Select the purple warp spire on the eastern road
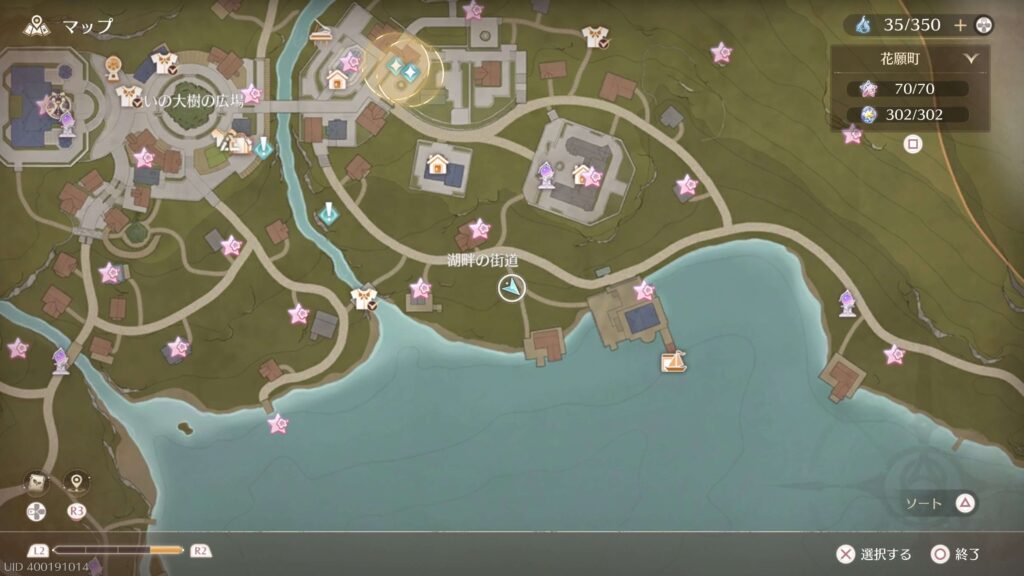1024x576 pixels. (x=847, y=301)
